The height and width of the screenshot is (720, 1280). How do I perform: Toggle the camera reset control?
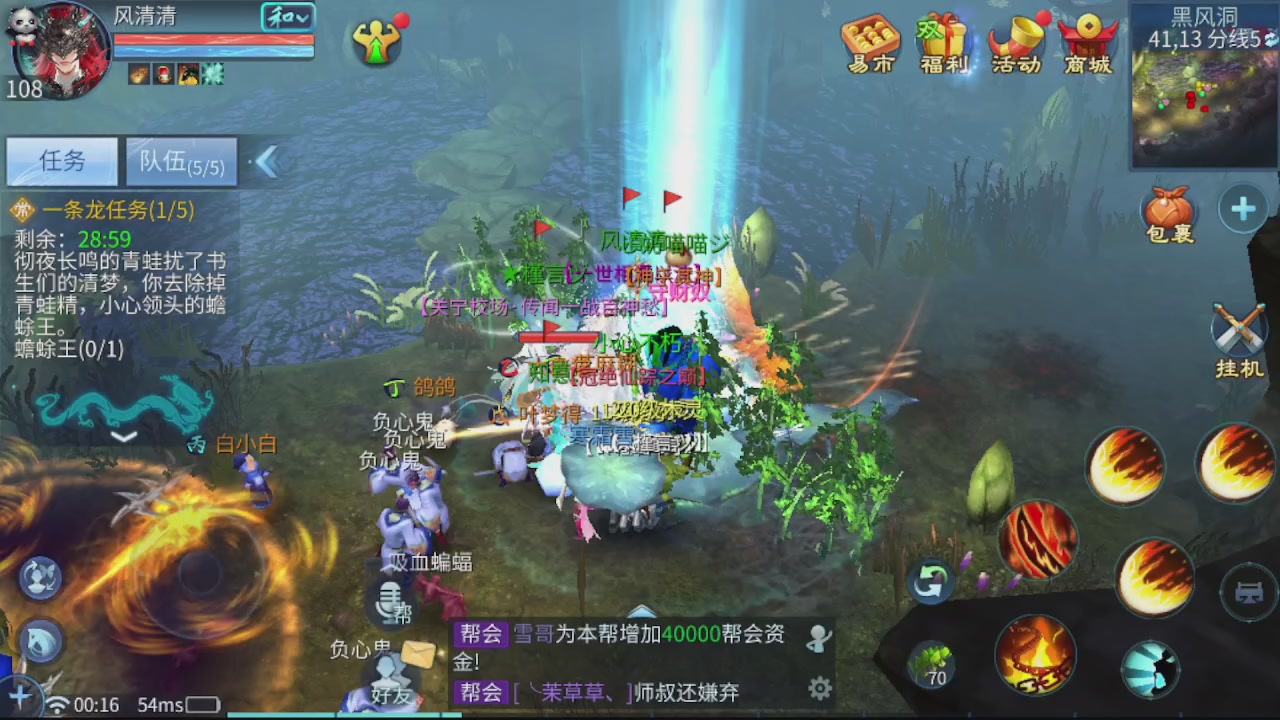pos(931,580)
